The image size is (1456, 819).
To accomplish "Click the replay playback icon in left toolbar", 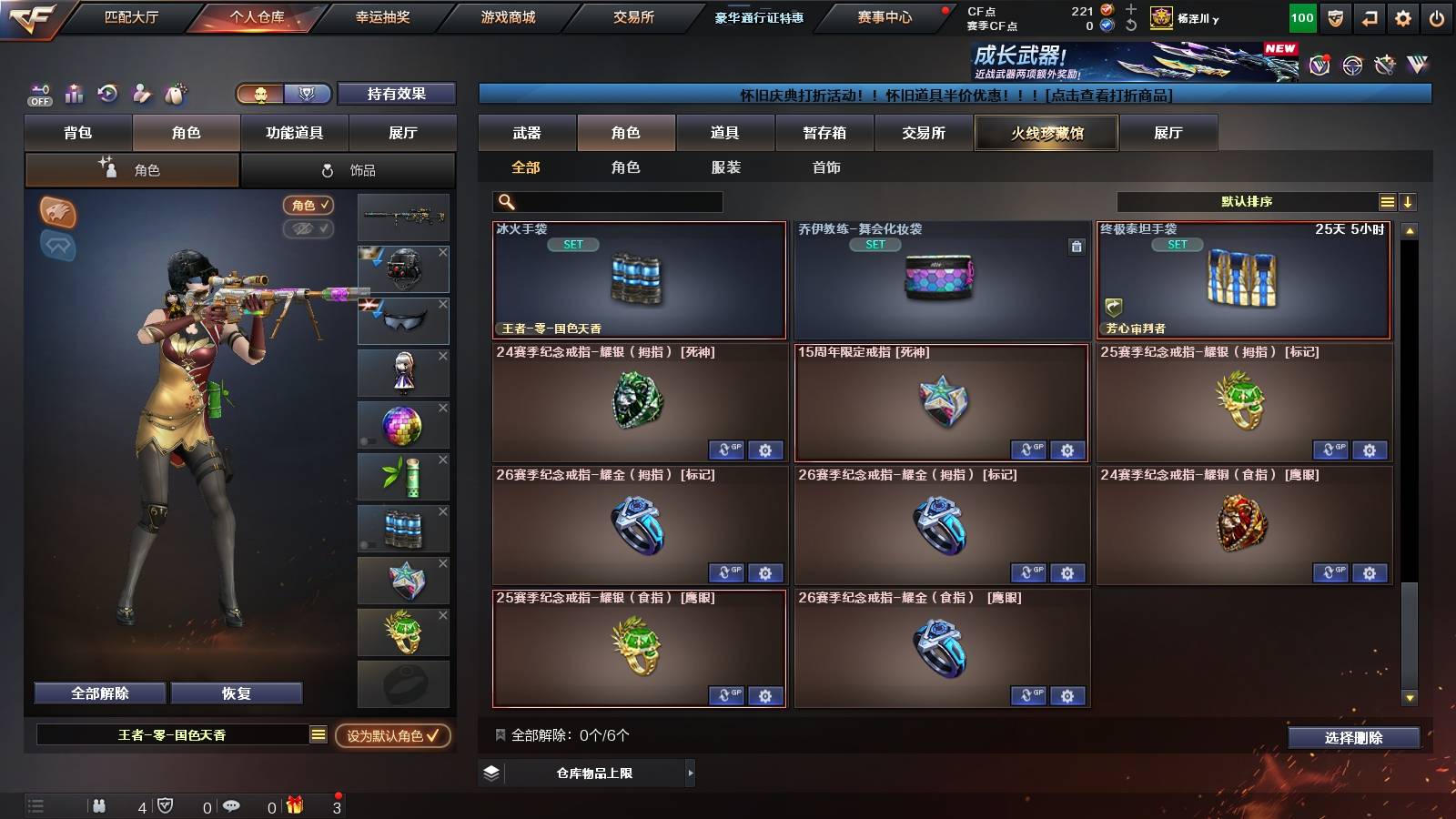I will [x=107, y=94].
